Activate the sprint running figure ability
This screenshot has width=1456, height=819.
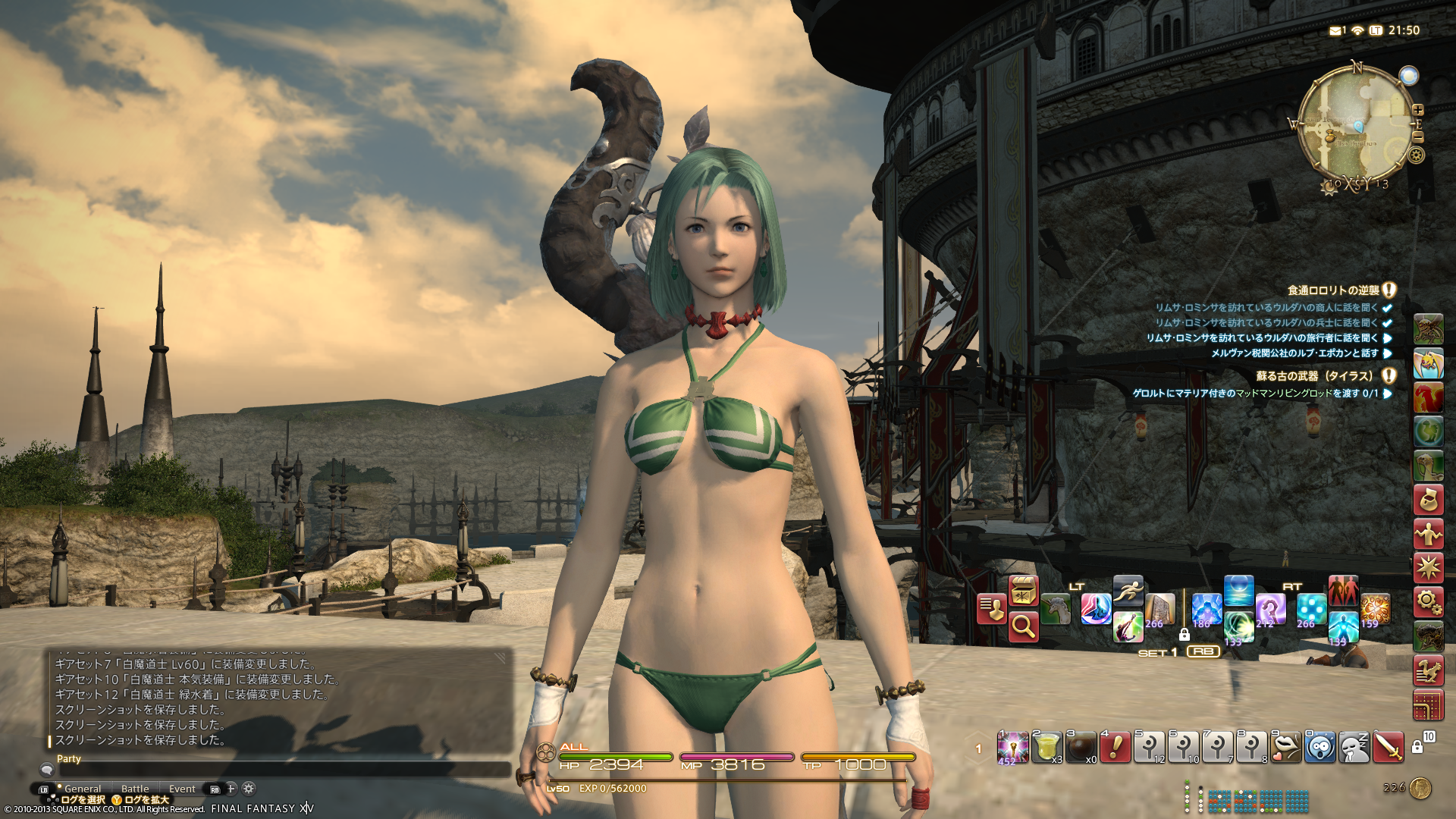tap(1128, 591)
